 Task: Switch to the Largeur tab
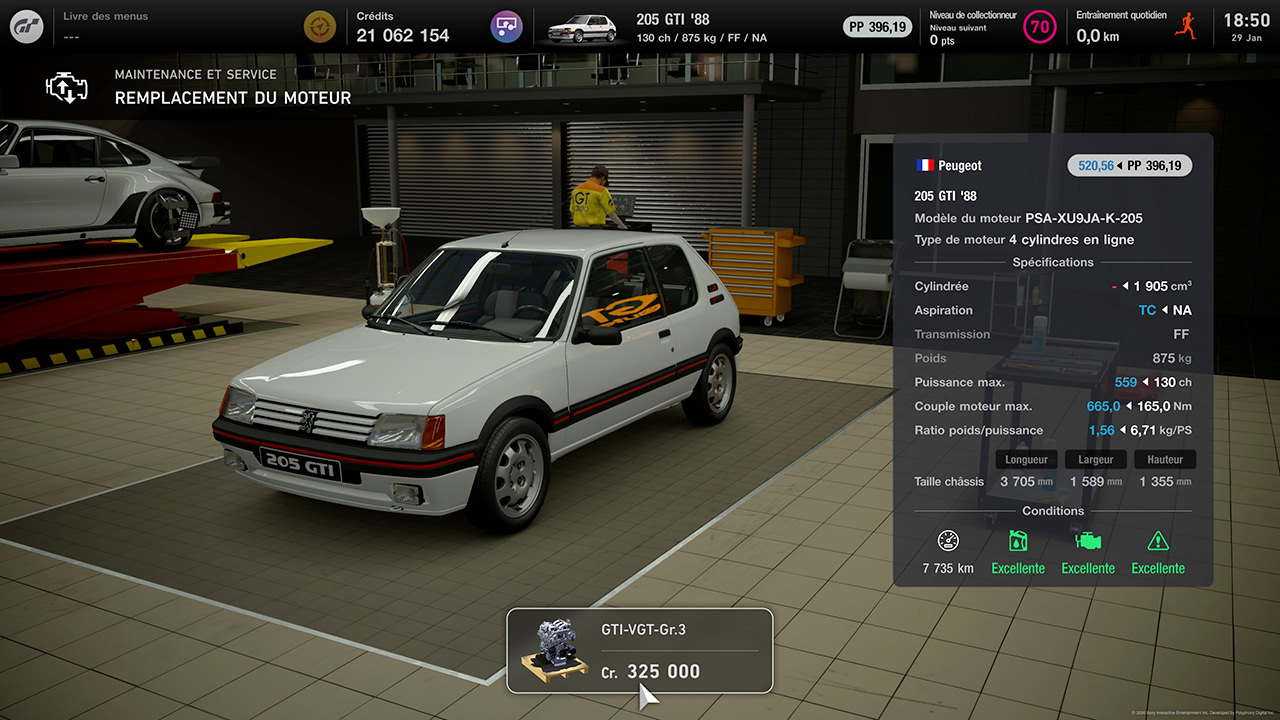coord(1095,459)
